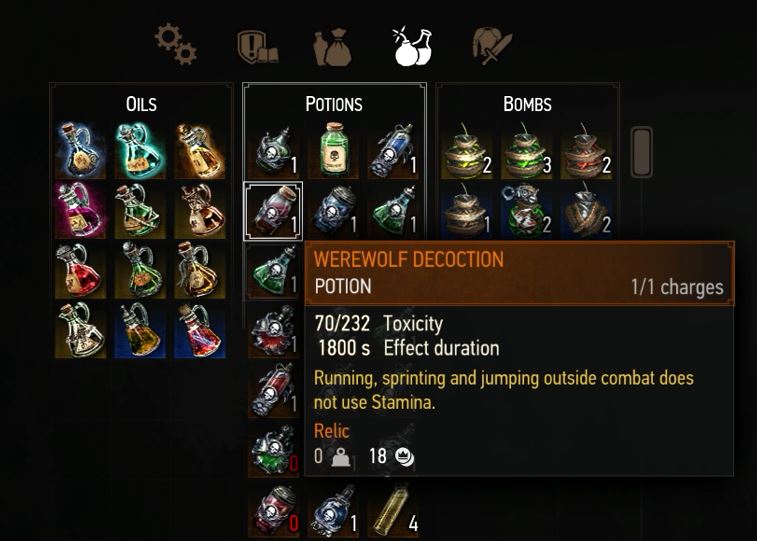Choose the bomb with quantity 3
757x541 pixels.
pyautogui.click(x=527, y=151)
